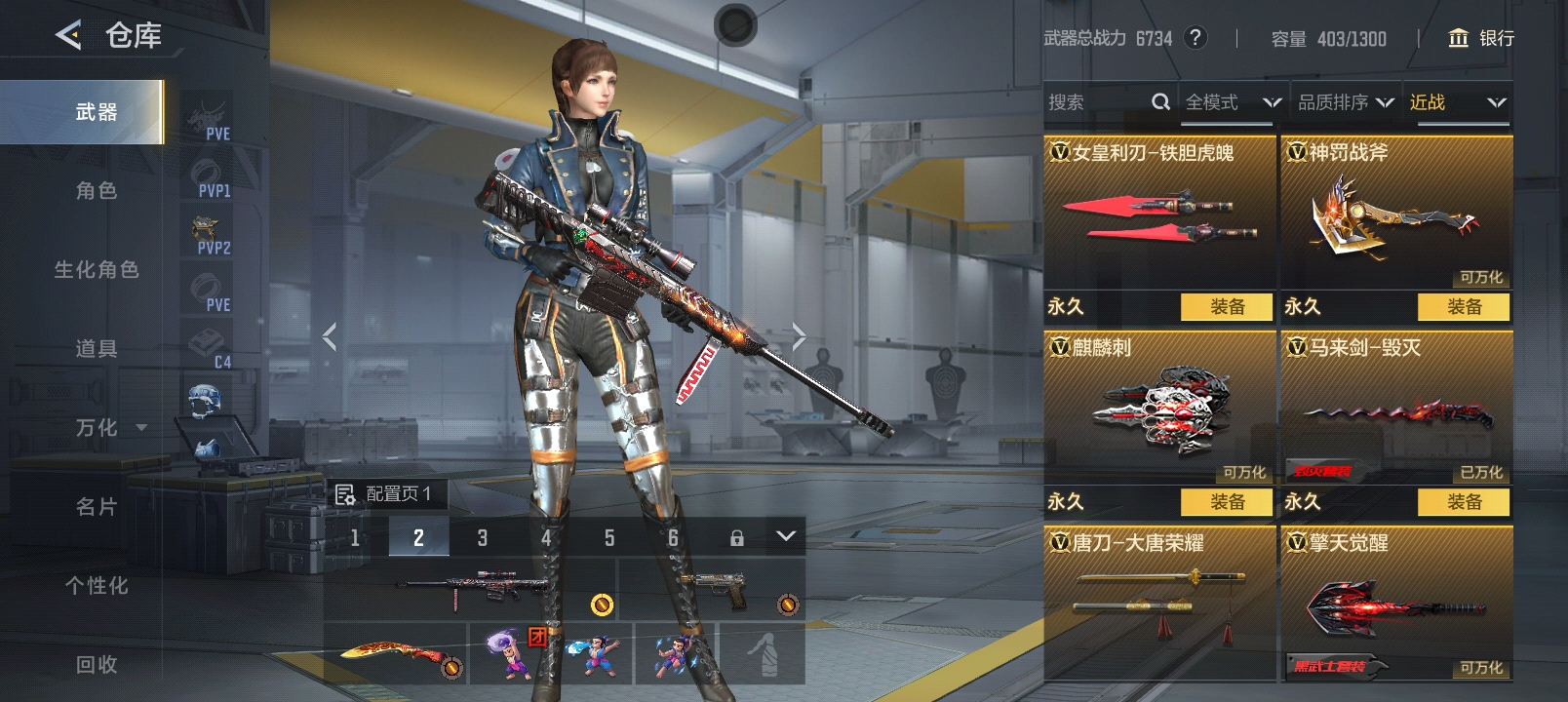
Task: Equip the 神罚战斧 axe
Action: point(1464,307)
